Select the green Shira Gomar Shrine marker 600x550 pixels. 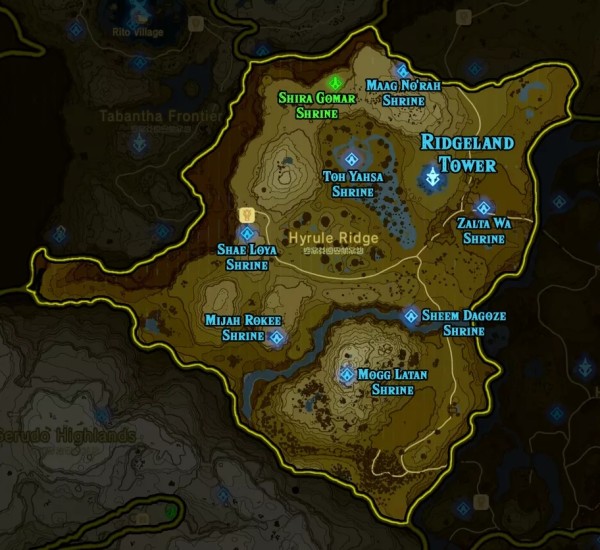tap(338, 82)
